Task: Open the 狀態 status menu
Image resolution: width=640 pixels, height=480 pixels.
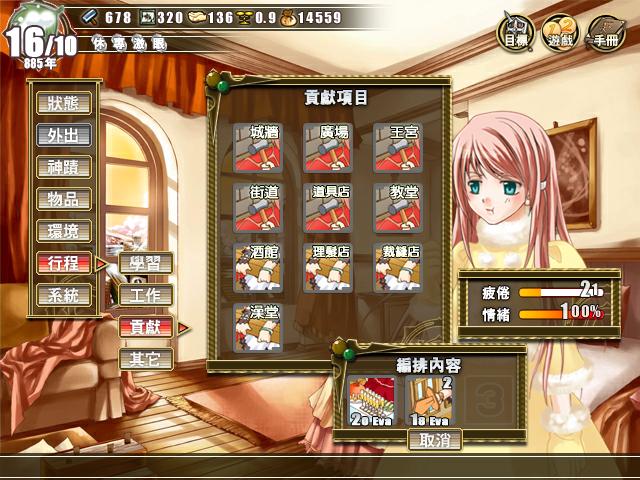Action: 63,102
